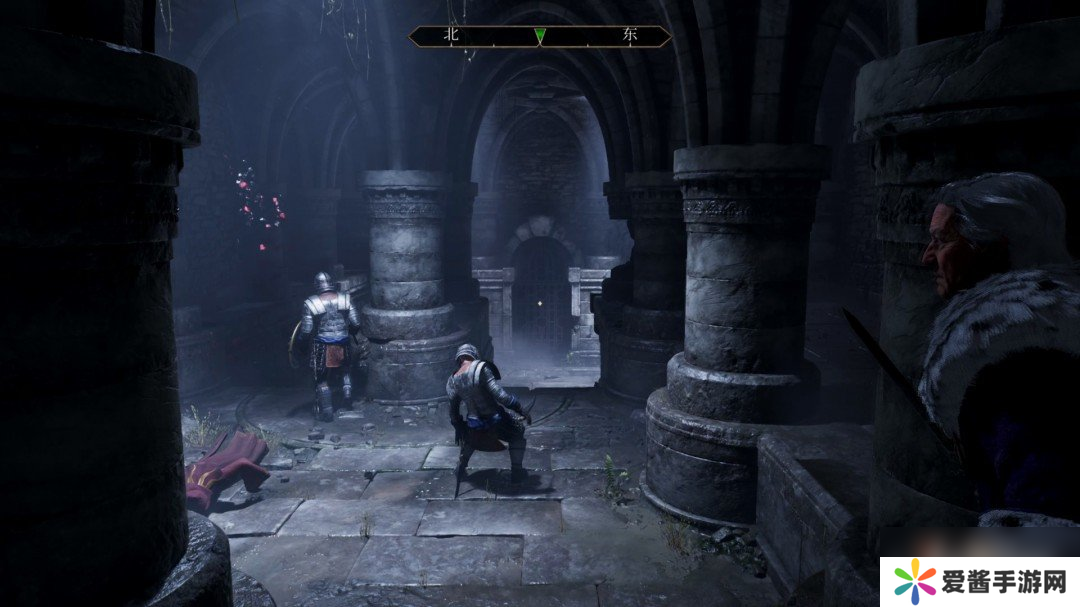Click the green quest marker on the compass
Image resolution: width=1080 pixels, height=607 pixels.
pos(540,36)
